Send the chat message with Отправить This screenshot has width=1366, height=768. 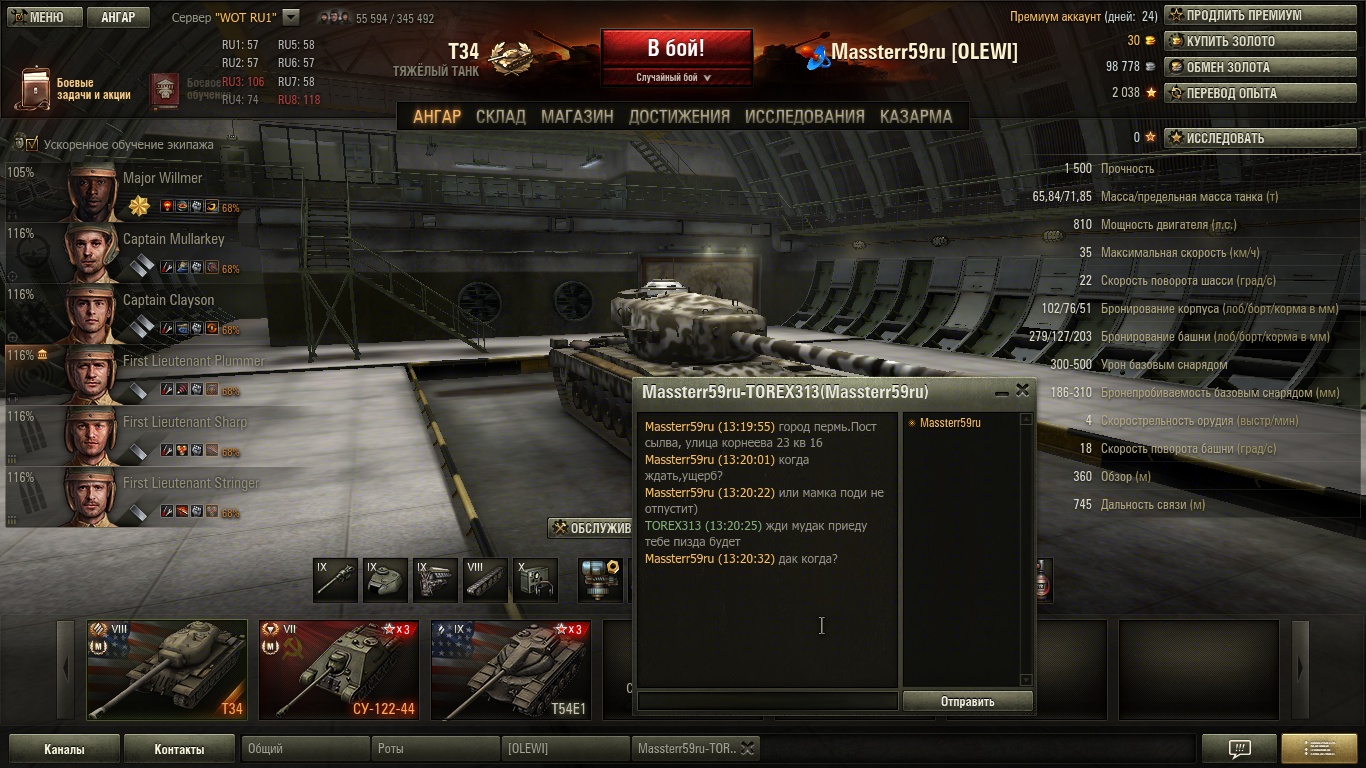click(x=967, y=701)
